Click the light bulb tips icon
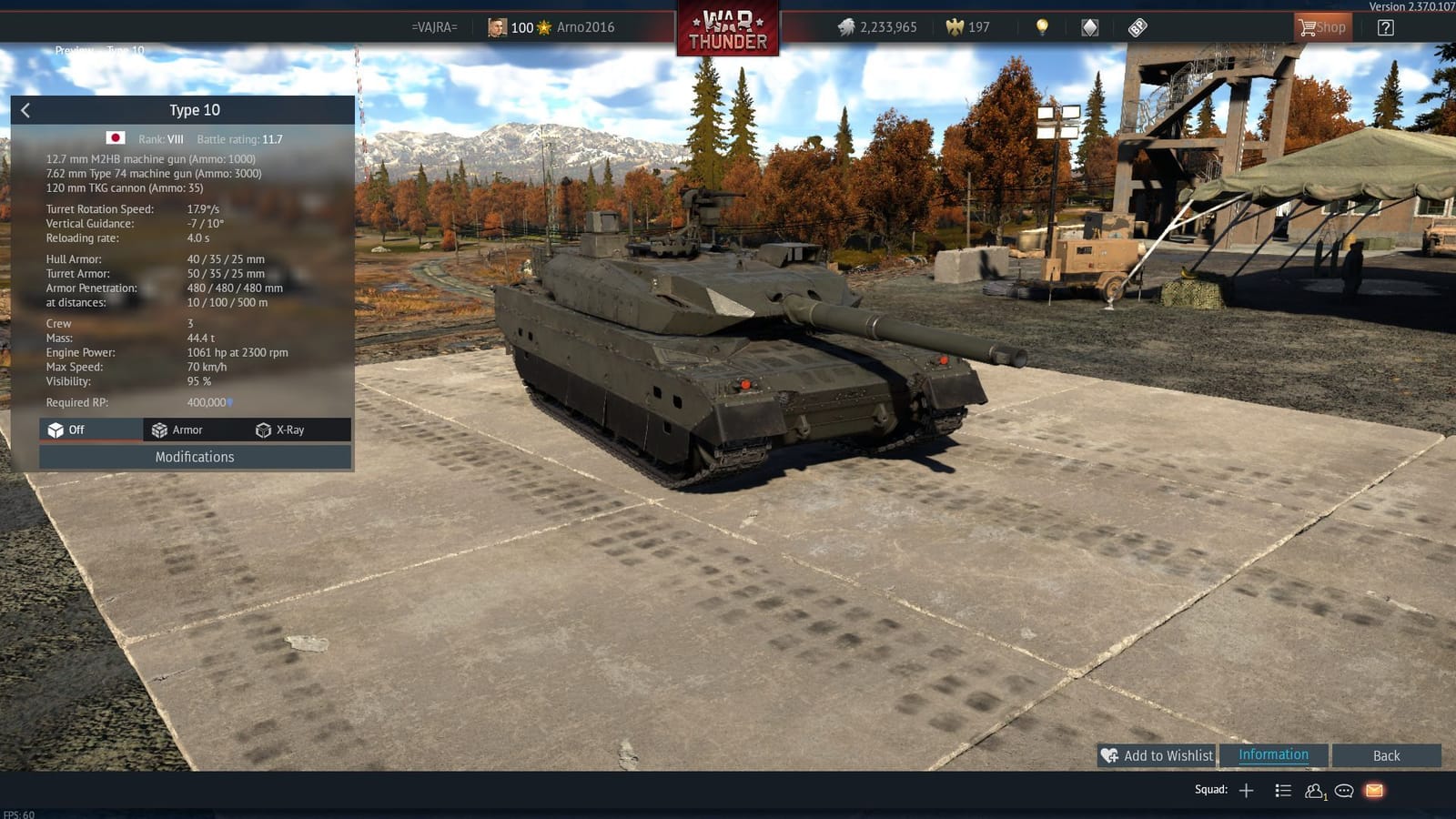Screen dimensions: 1456x819 pyautogui.click(x=1039, y=27)
